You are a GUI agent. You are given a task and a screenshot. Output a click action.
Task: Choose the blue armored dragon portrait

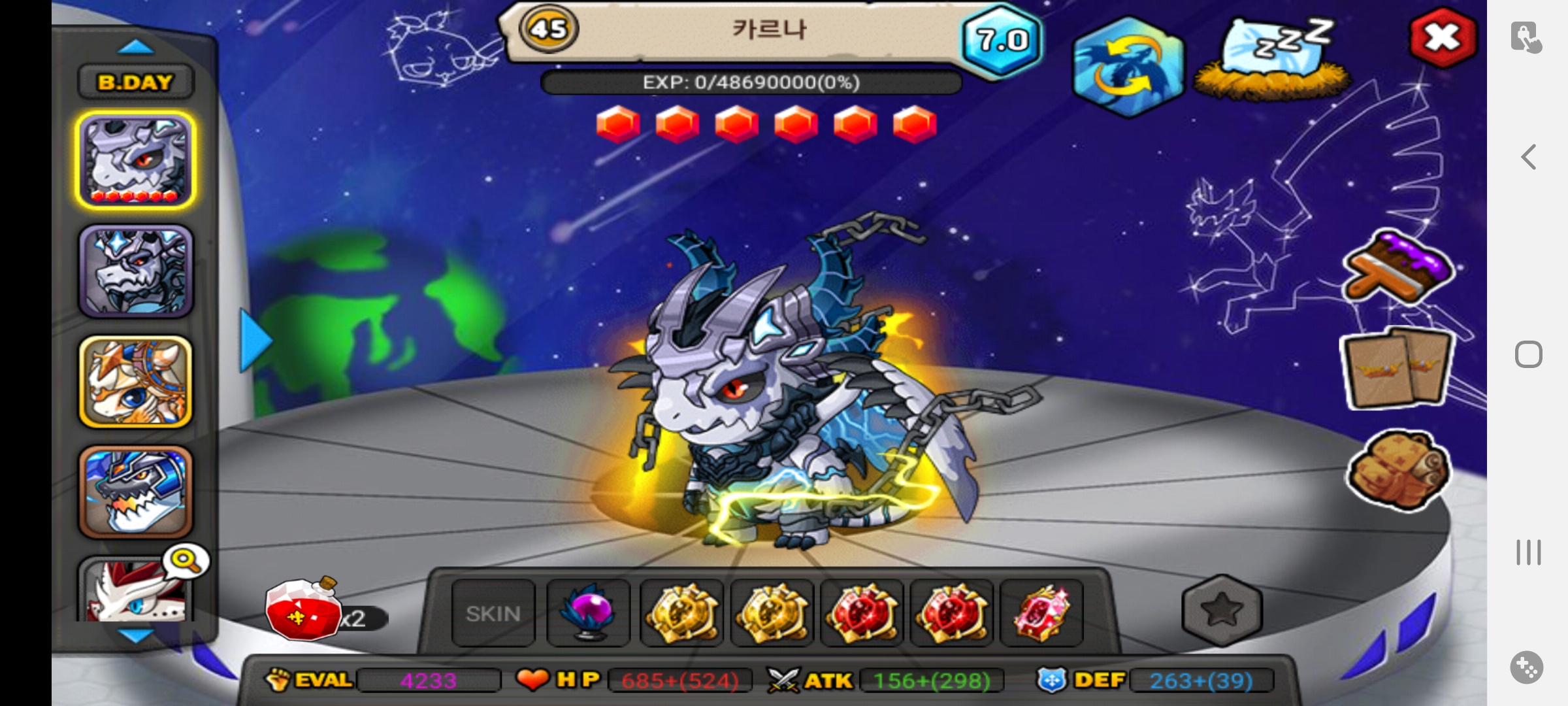[x=136, y=492]
